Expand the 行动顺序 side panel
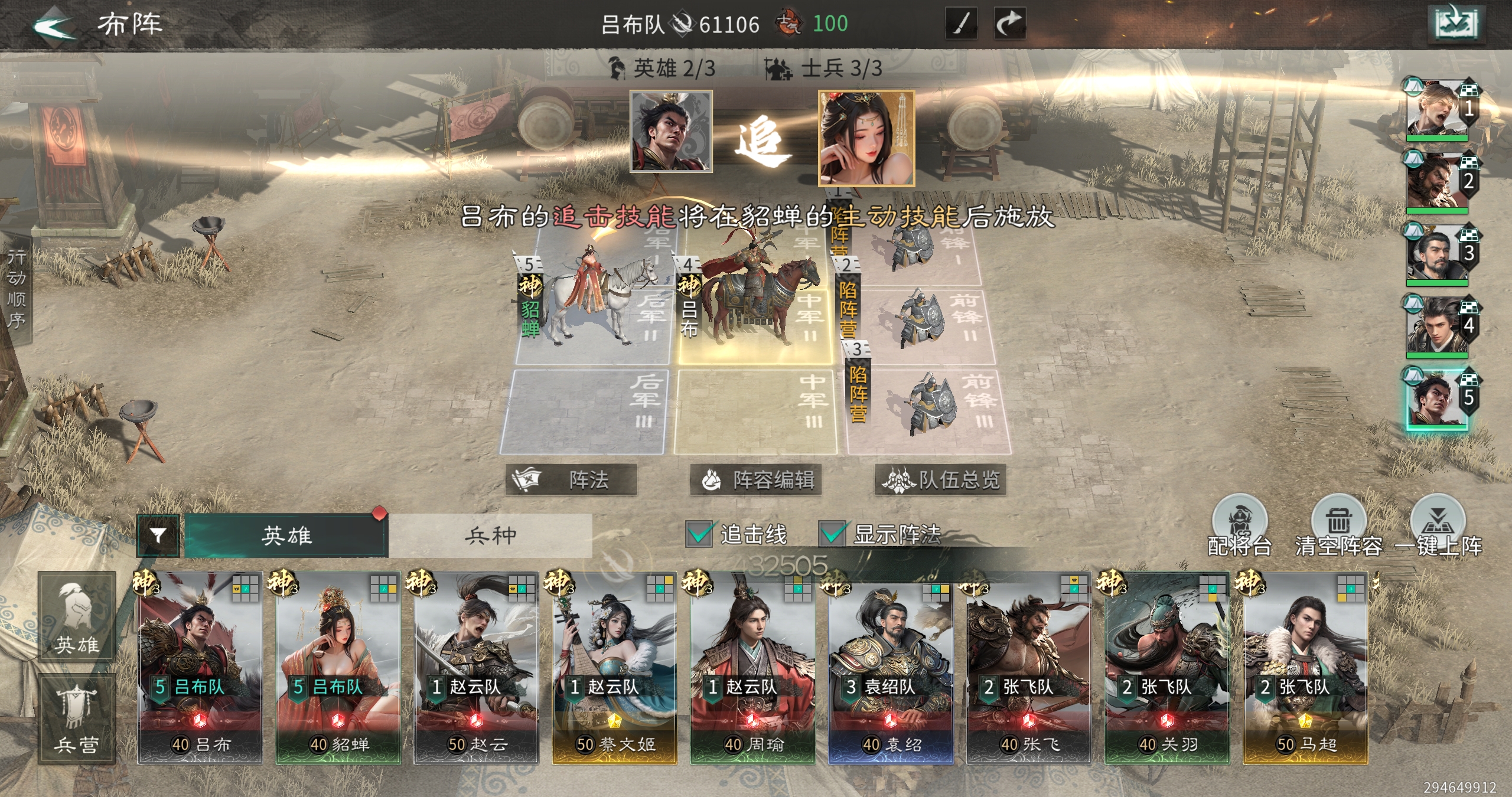The width and height of the screenshot is (1512, 797). tap(16, 289)
